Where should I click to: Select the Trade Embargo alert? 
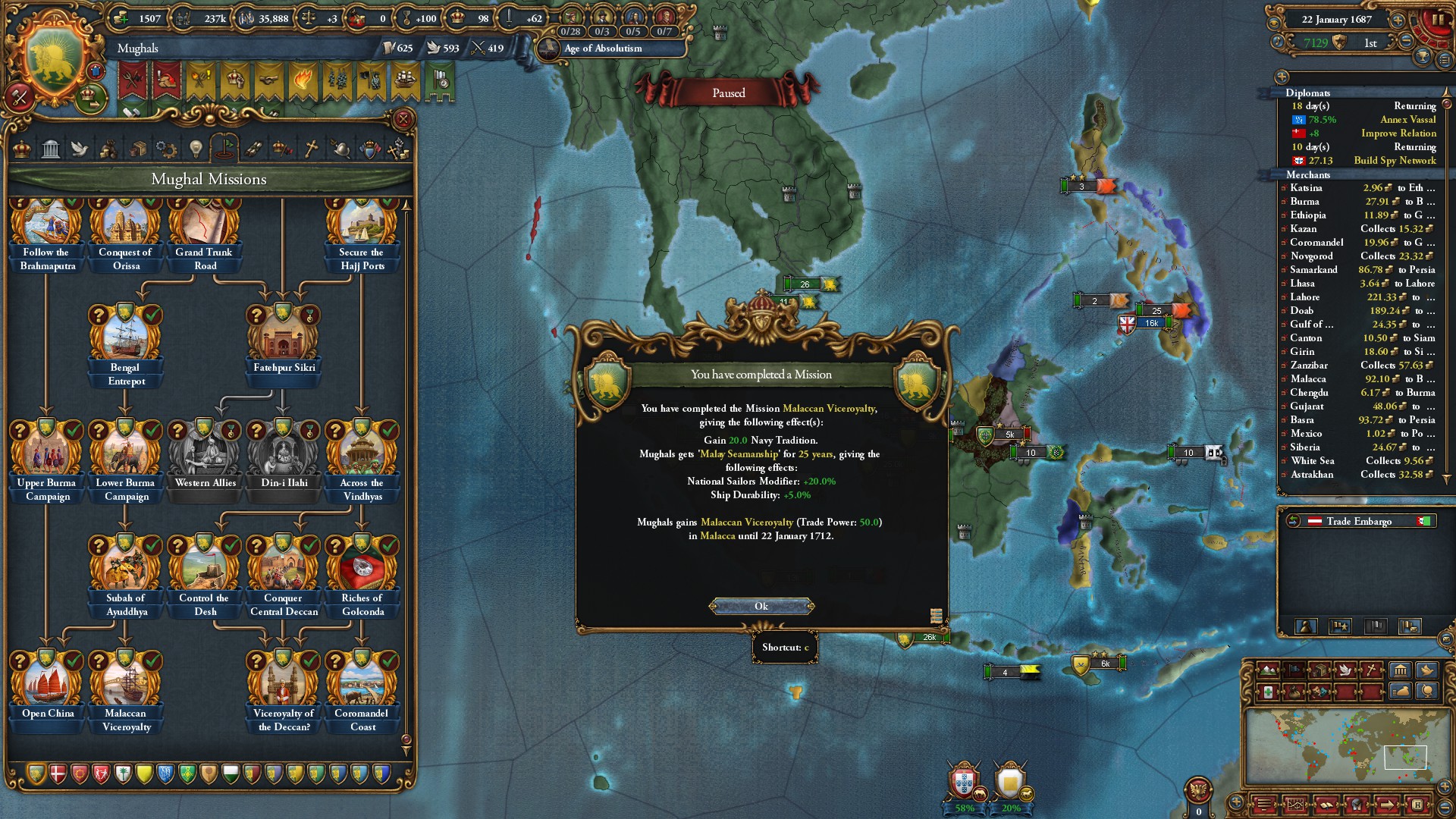tap(1359, 521)
